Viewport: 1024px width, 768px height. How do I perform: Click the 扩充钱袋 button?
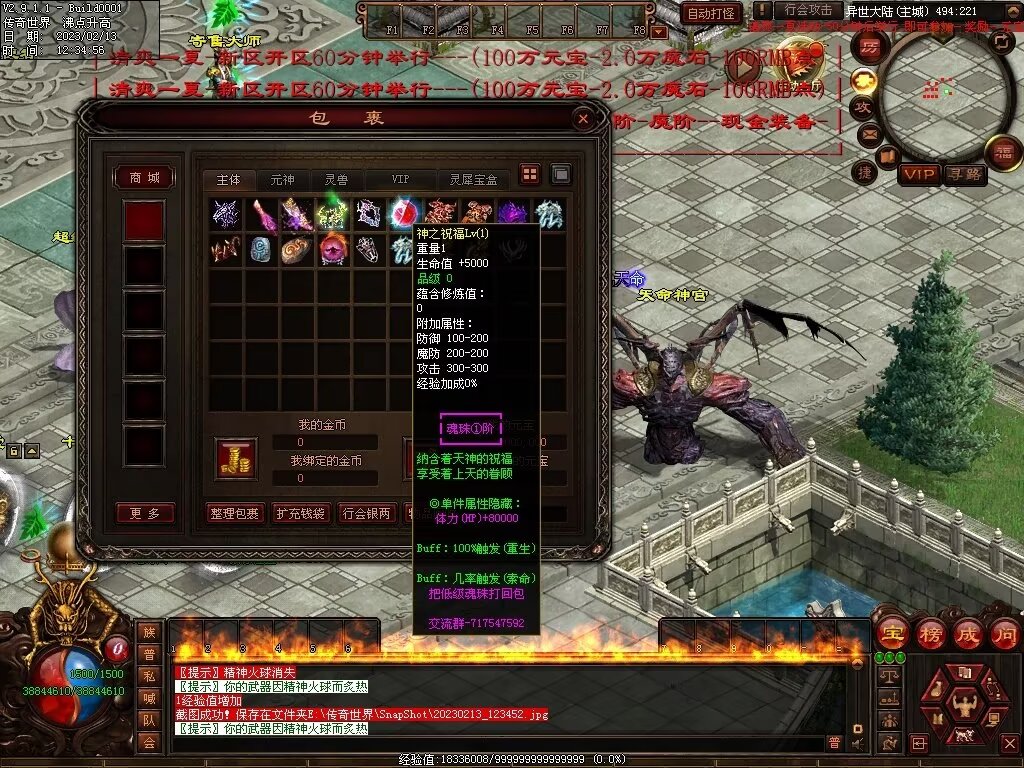click(x=301, y=514)
